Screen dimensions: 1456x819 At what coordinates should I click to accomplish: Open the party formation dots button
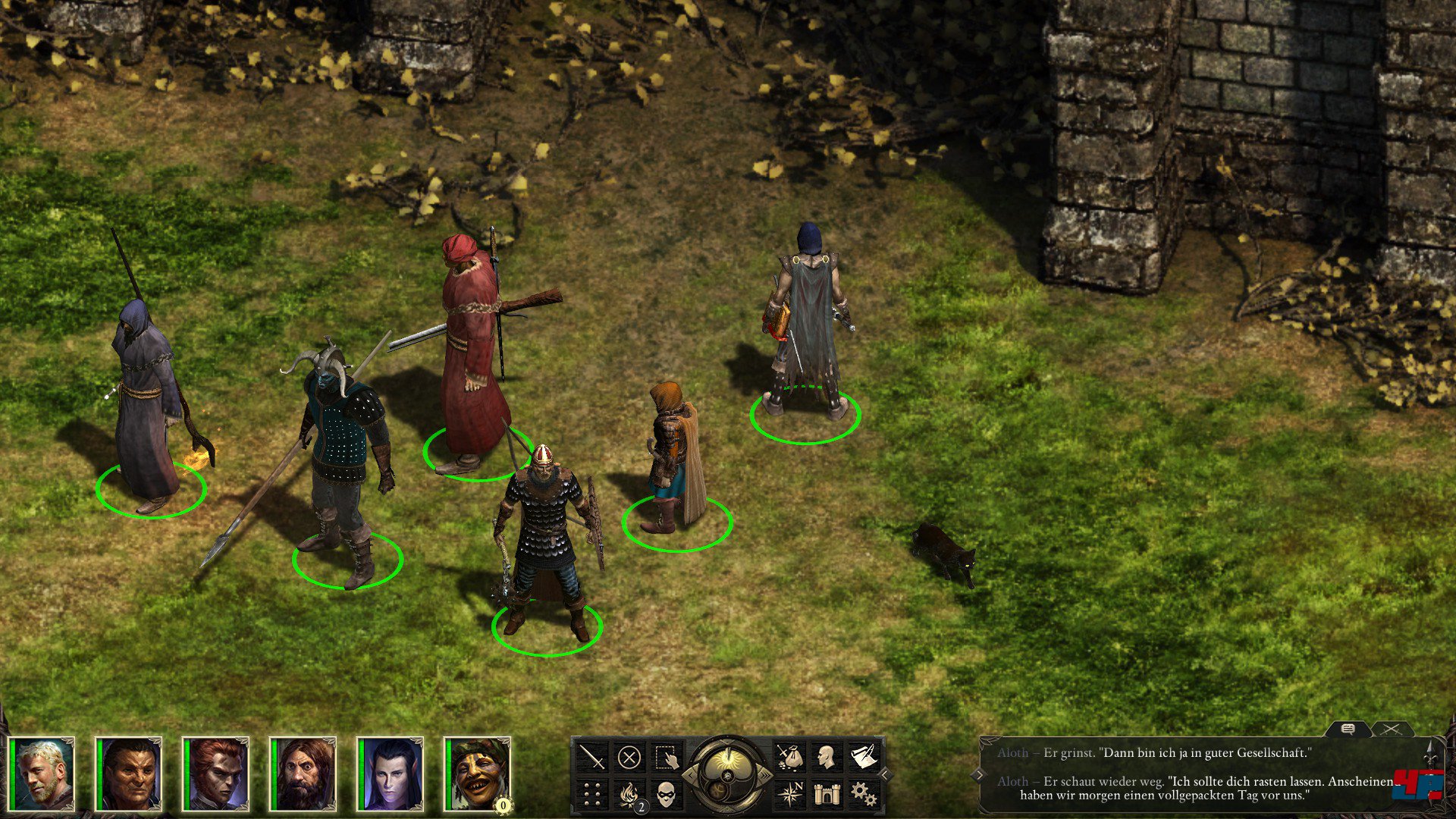tap(592, 794)
